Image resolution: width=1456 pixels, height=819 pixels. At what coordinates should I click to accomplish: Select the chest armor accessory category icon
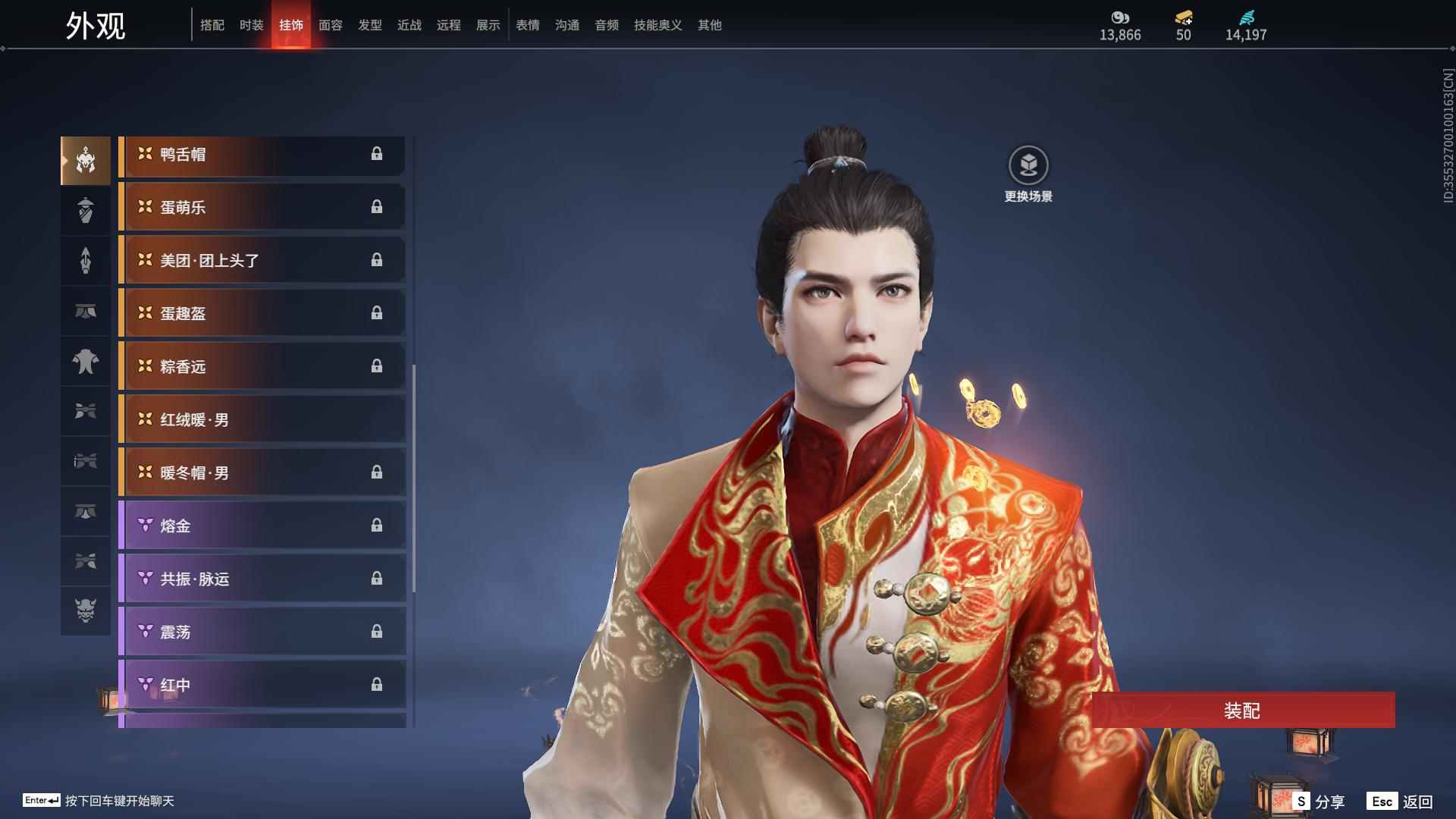[x=86, y=362]
